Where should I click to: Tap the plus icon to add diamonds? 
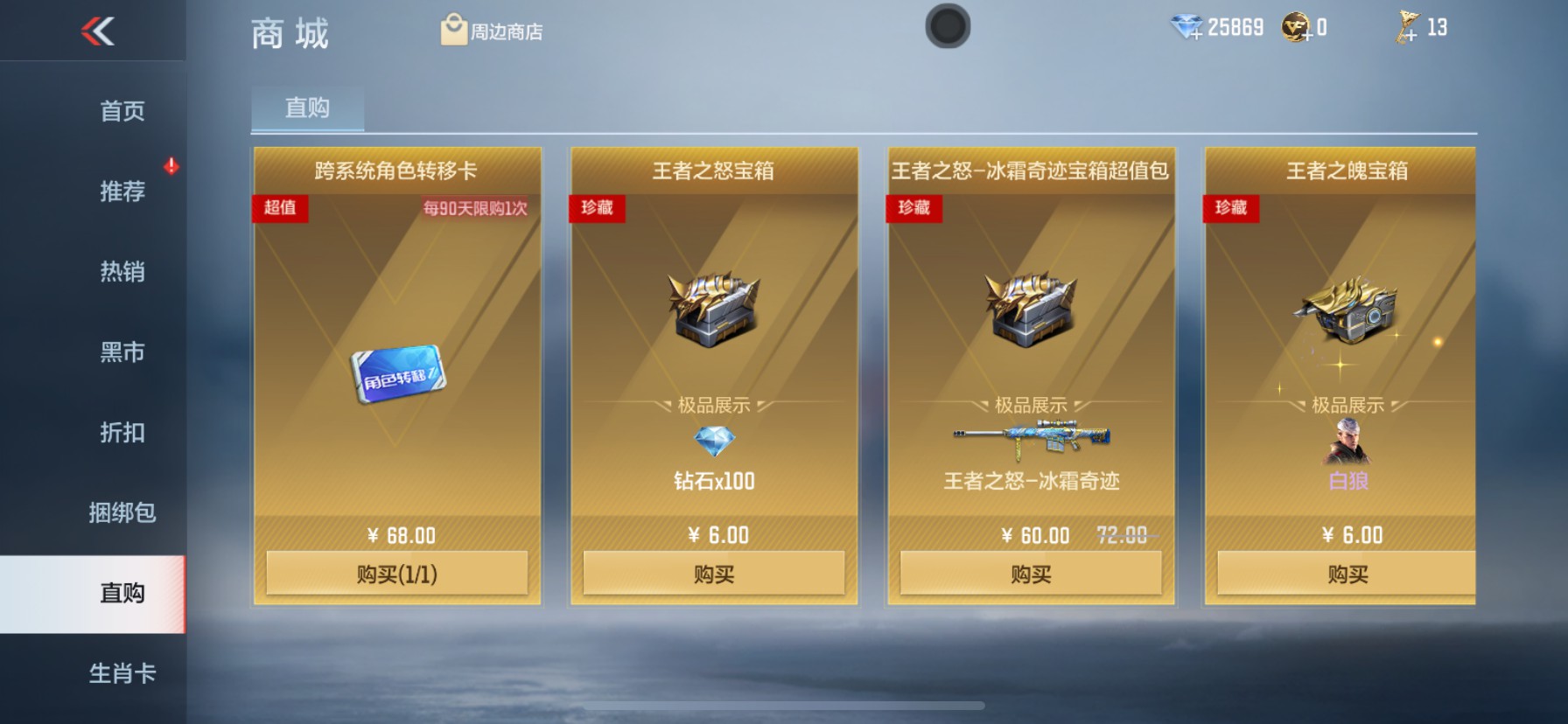(x=1197, y=35)
